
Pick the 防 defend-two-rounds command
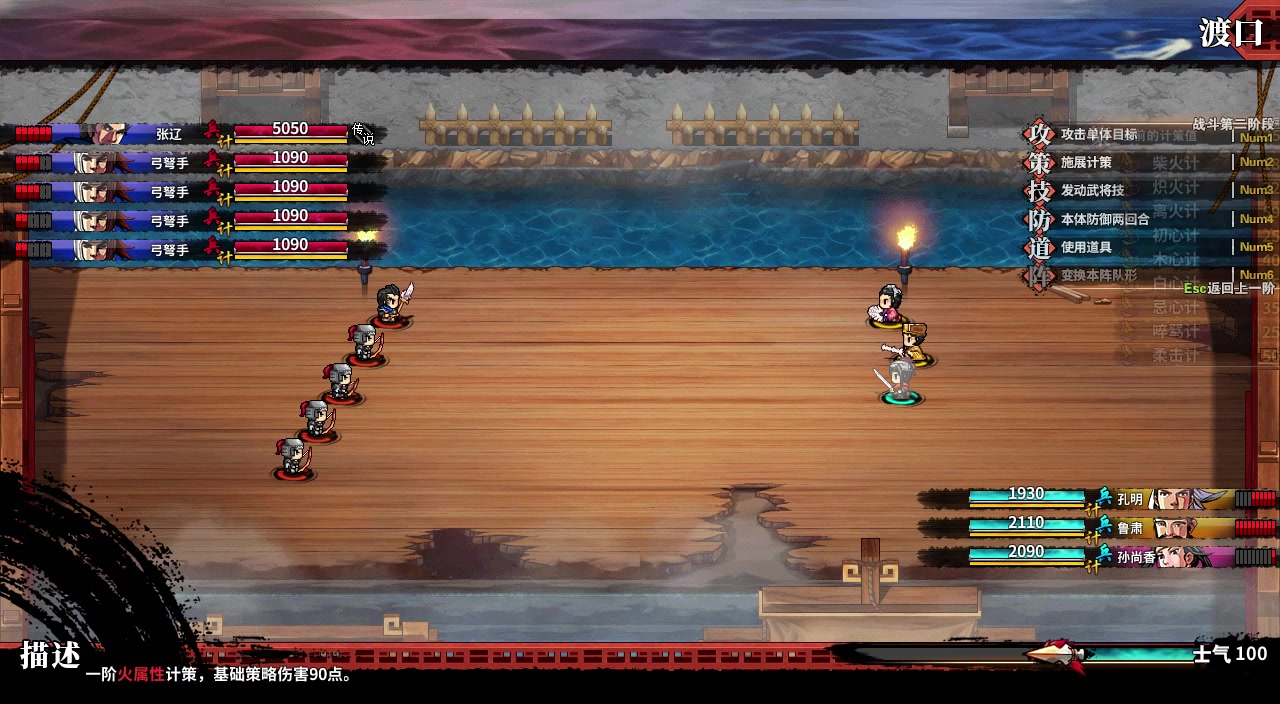point(1103,219)
